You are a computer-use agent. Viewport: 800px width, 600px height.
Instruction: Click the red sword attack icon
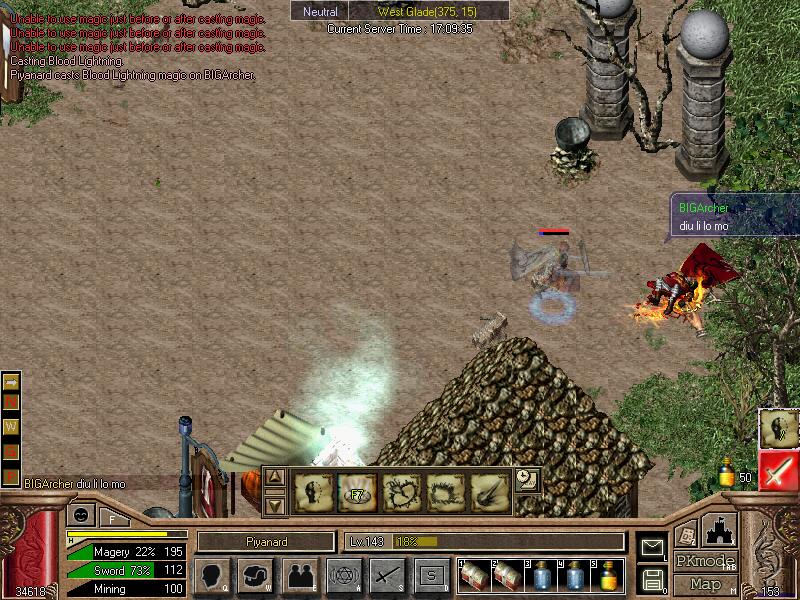point(778,470)
